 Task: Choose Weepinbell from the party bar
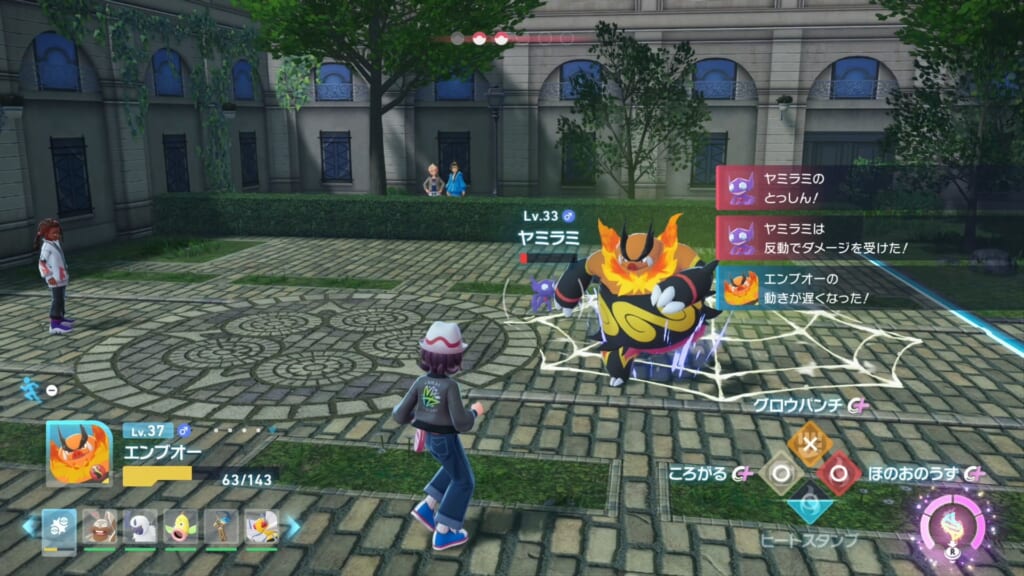point(181,528)
